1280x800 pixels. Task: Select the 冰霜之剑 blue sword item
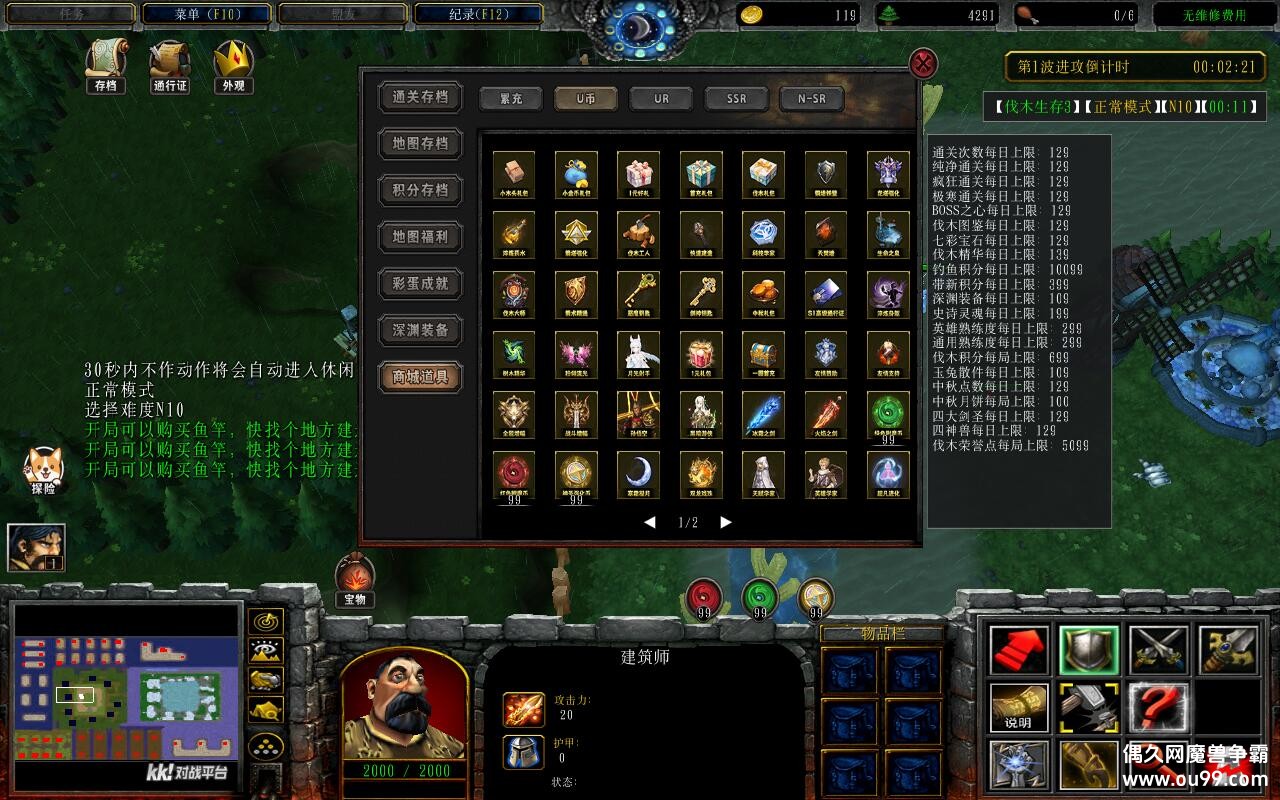click(x=763, y=412)
